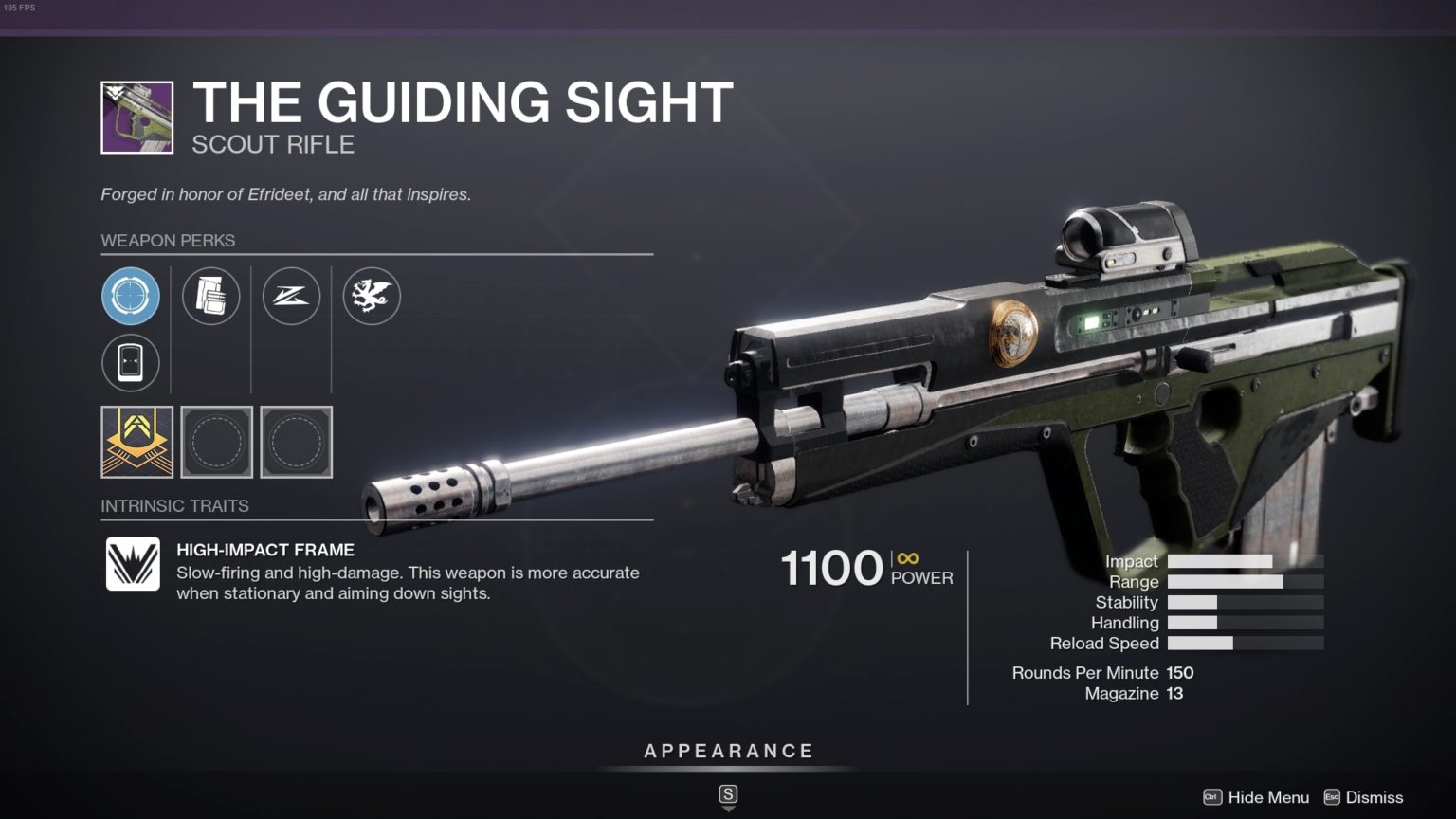The width and height of the screenshot is (1456, 819).
Task: Click Hide Menu at bottom right
Action: tap(1268, 797)
